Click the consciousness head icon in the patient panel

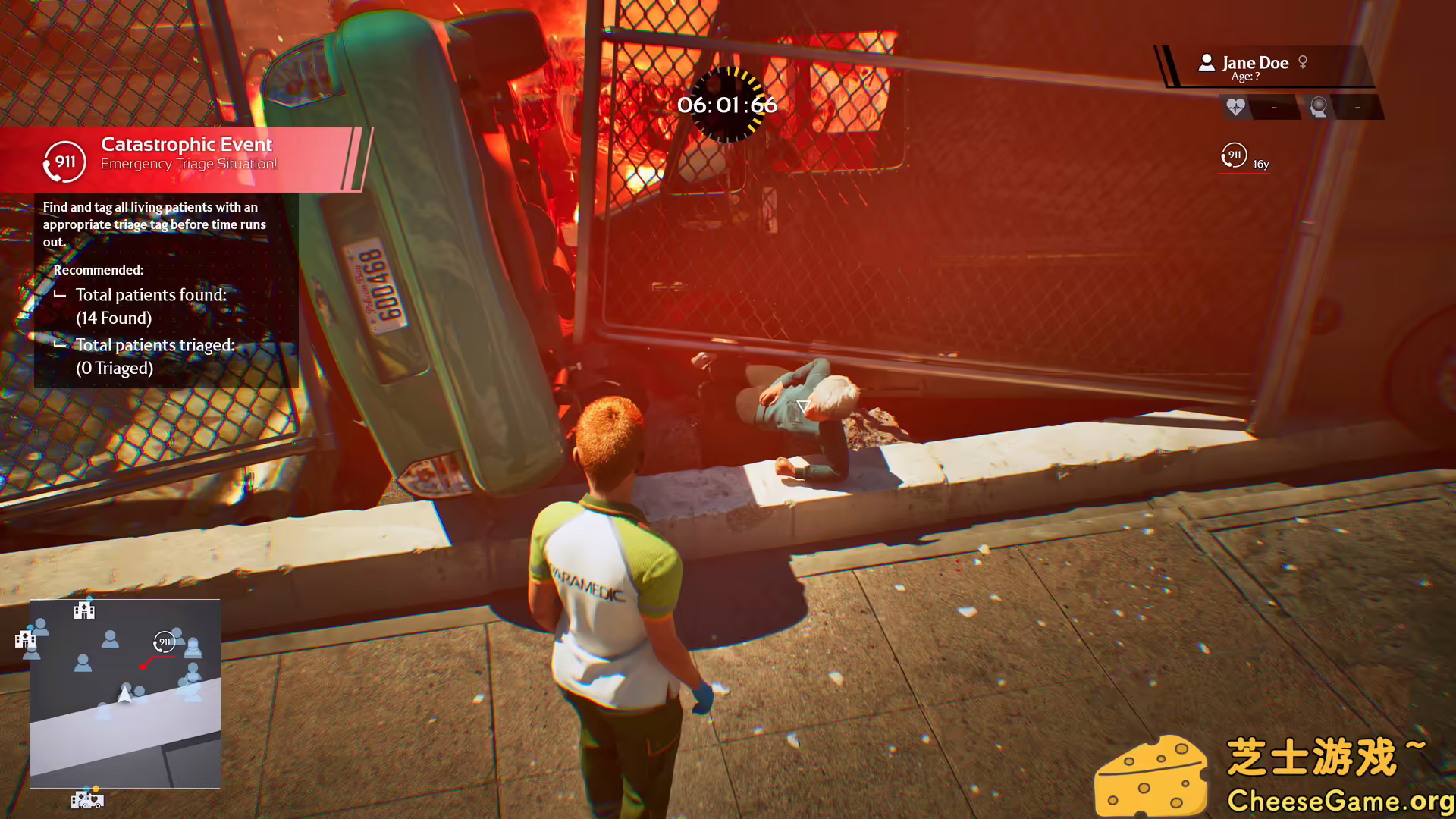(x=1319, y=108)
